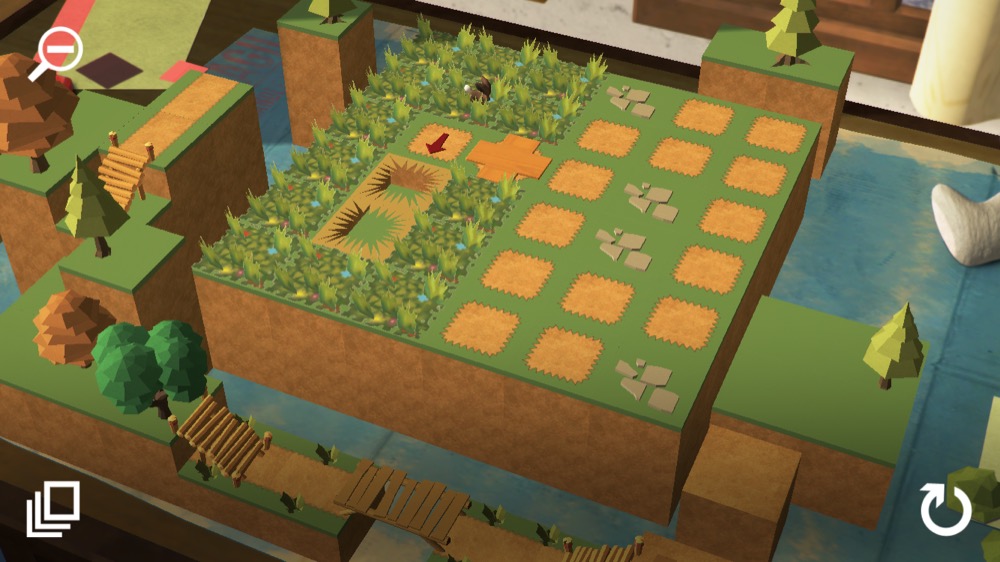Restart the level with the circular arrow
This screenshot has height=562, width=1000.
pyautogui.click(x=945, y=509)
